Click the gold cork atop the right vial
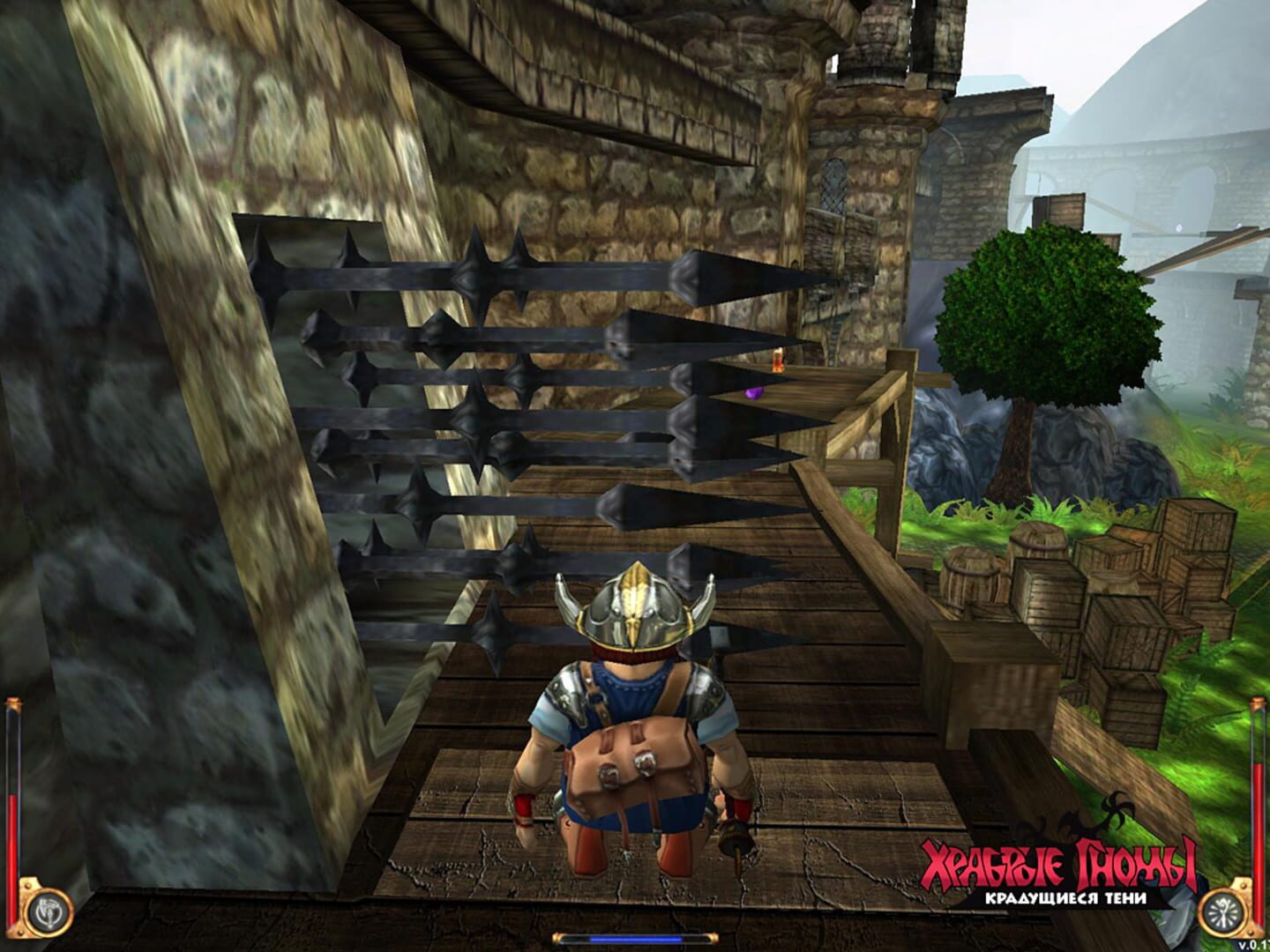This screenshot has width=1270, height=952. coord(1258,703)
